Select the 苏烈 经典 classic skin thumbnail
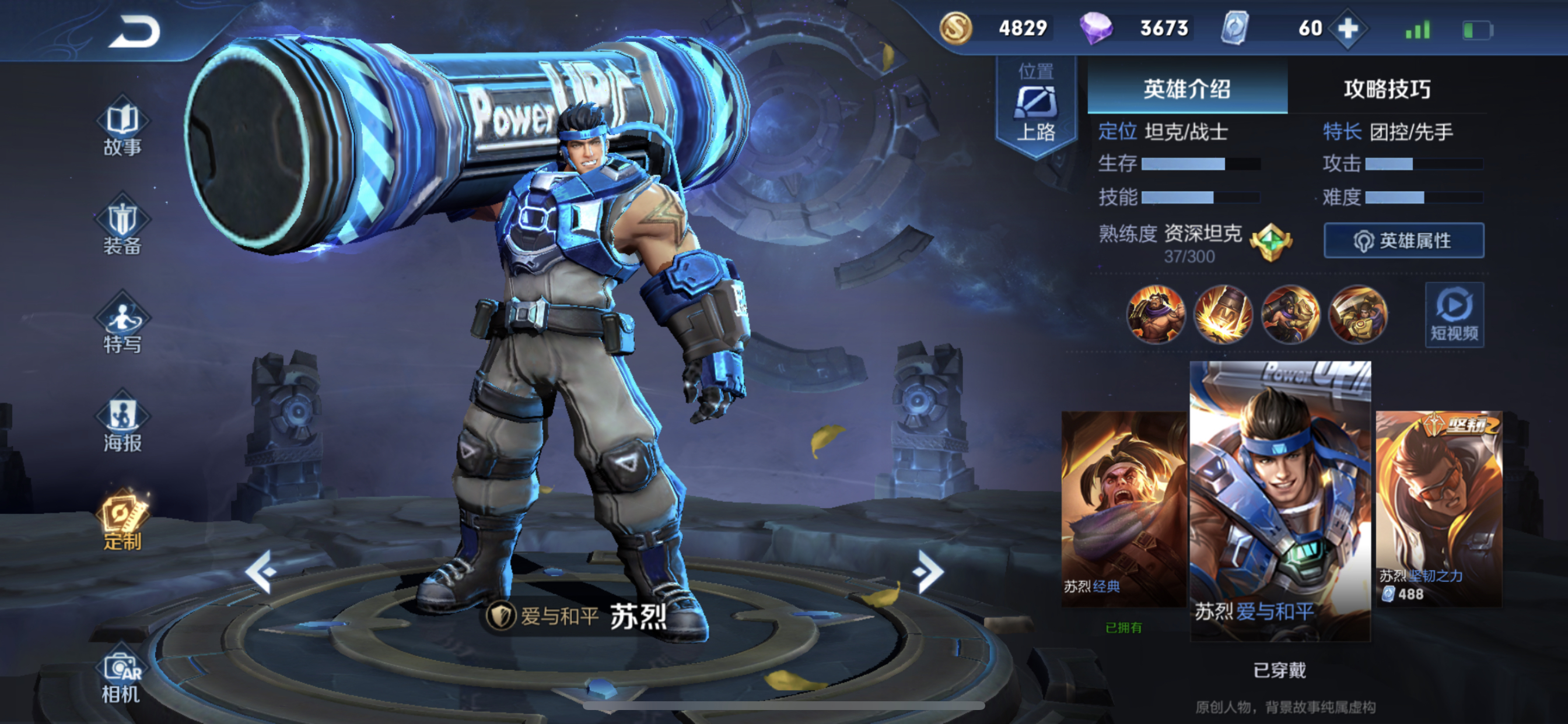 click(1123, 509)
